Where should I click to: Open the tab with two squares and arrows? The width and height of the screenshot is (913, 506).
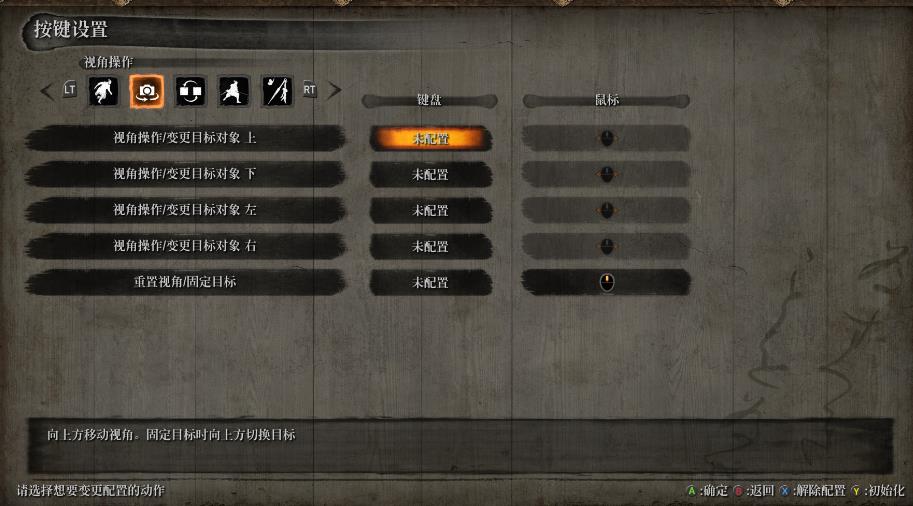(190, 91)
